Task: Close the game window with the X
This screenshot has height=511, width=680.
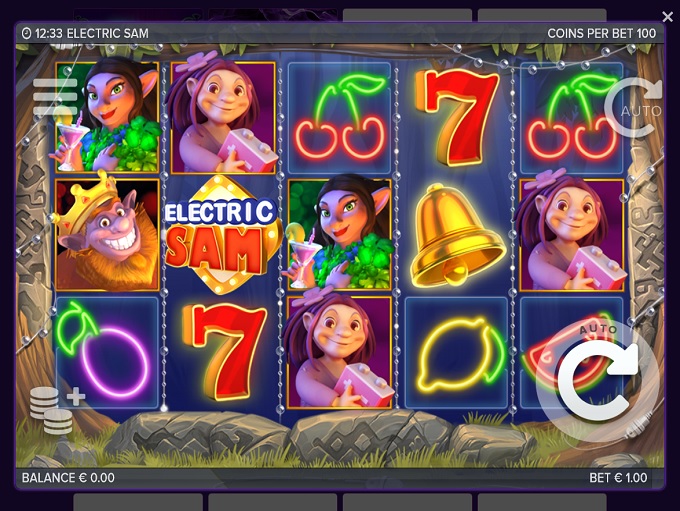Action: coord(667,17)
